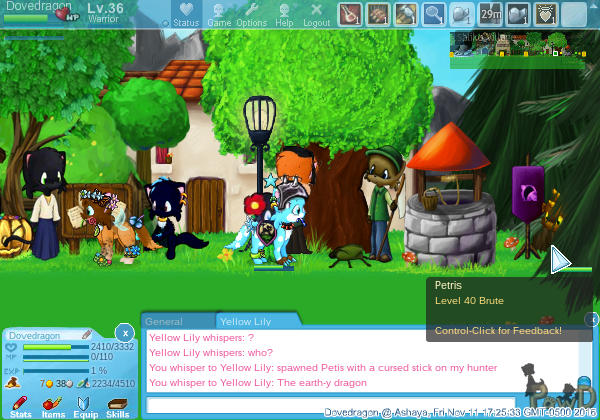
Task: Switch to the General chat tab
Action: [x=164, y=322]
